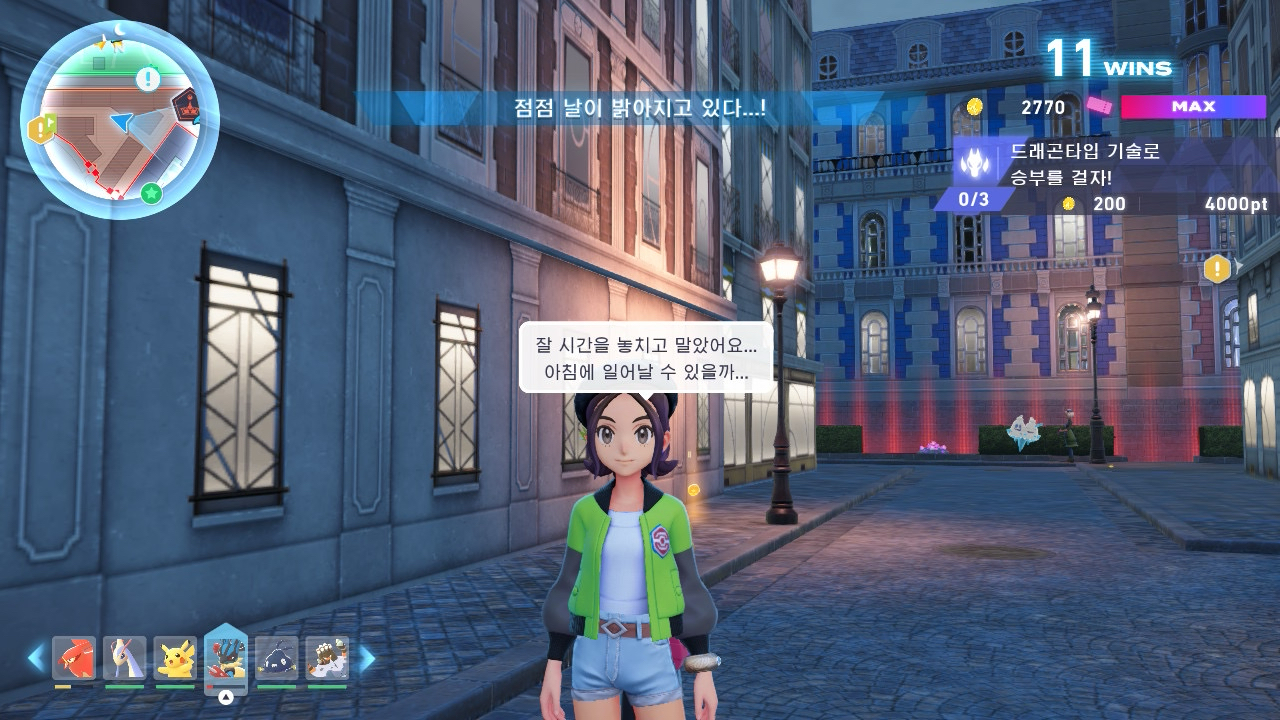Screen dimensions: 1280x720
Task: Select the yellow hexagon flag marker on minimap
Action: (42, 128)
